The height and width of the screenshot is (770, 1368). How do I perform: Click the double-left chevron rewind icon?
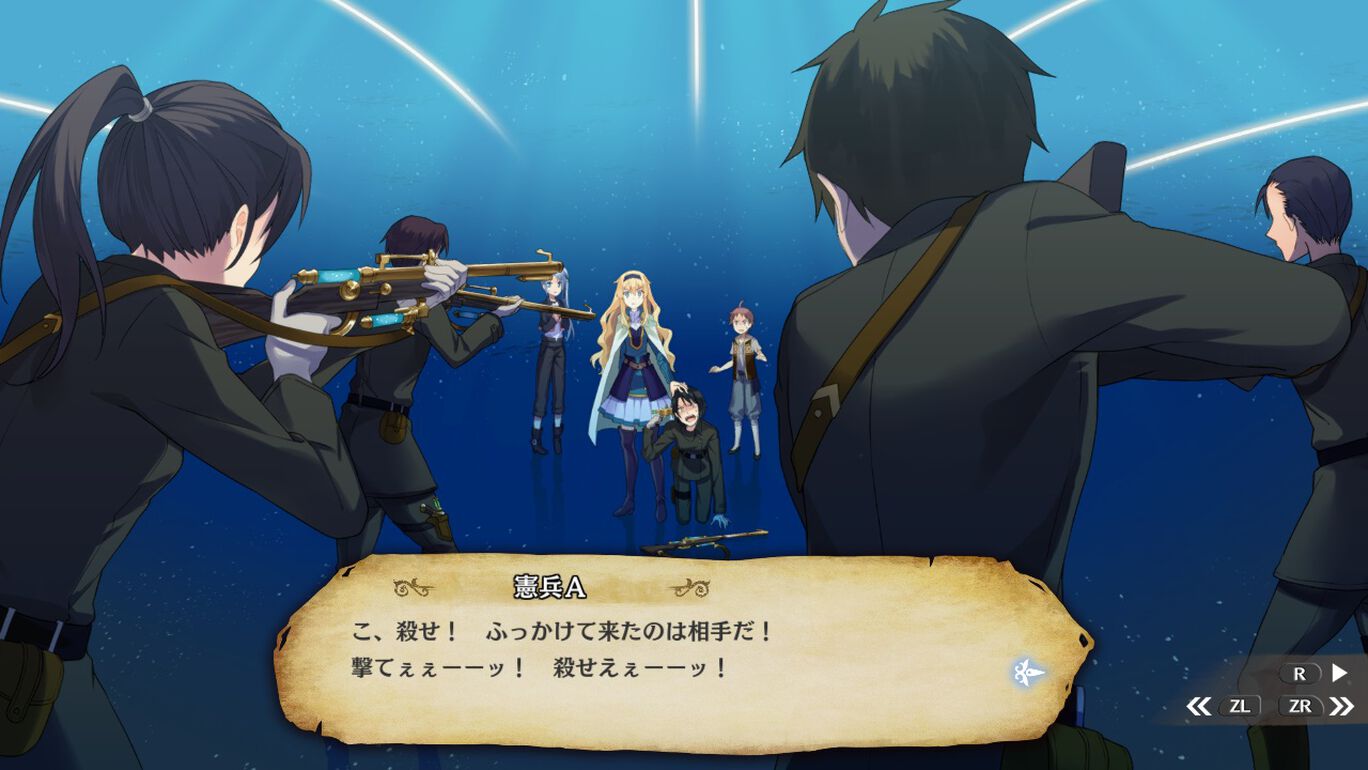pos(1198,706)
